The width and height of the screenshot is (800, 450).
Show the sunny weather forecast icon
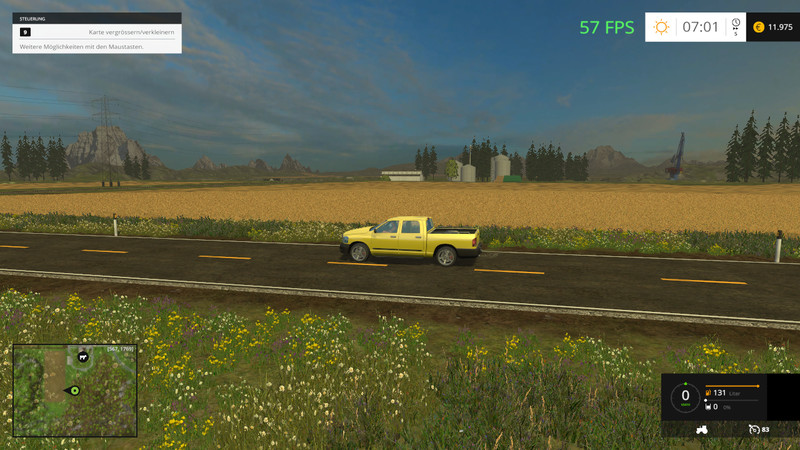pos(661,27)
